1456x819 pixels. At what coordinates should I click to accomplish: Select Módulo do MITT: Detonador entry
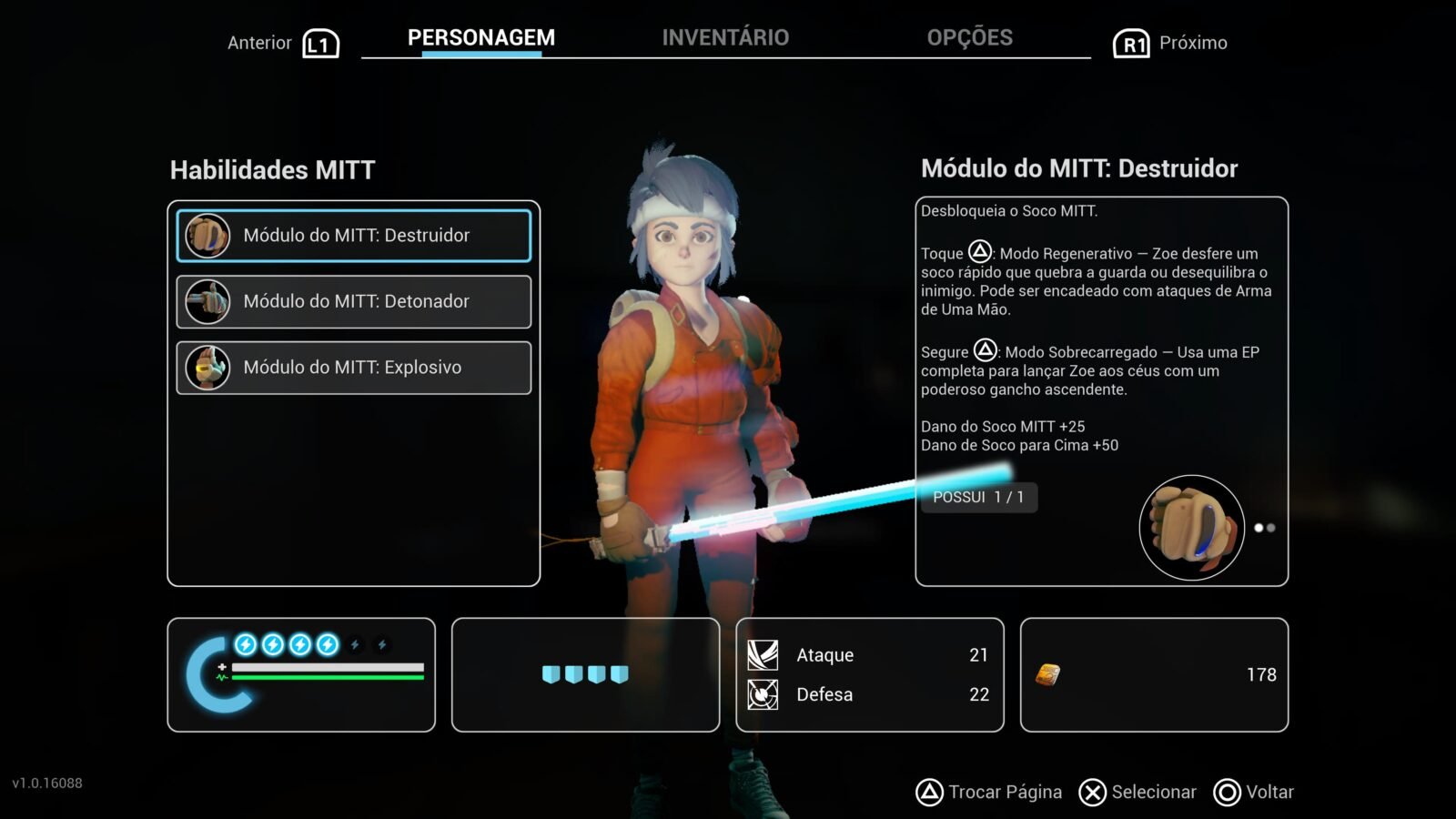354,302
